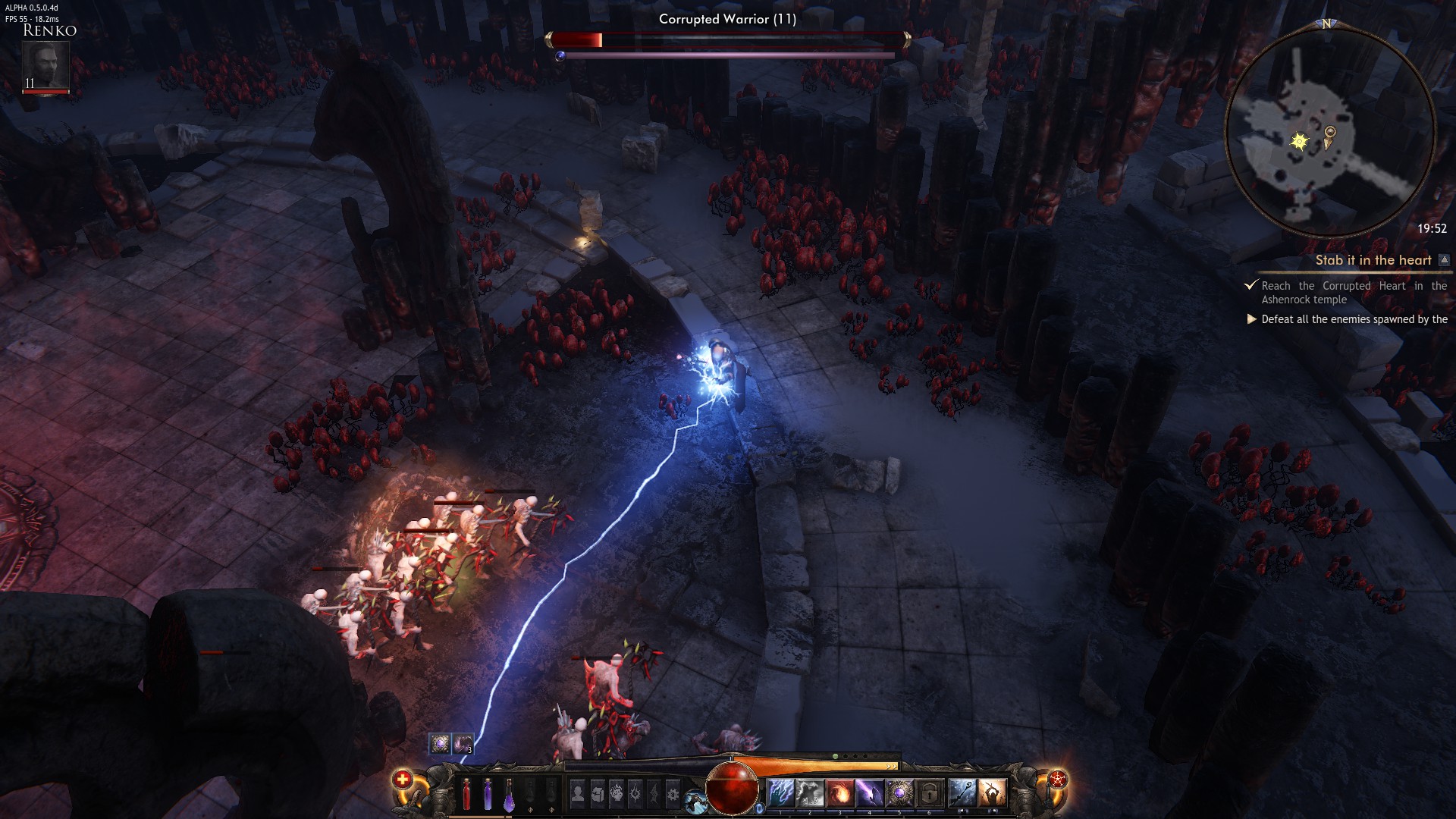1456x819 pixels.
Task: Collapse the 'Stab it in the heart' quest tracker
Action: (x=1444, y=260)
